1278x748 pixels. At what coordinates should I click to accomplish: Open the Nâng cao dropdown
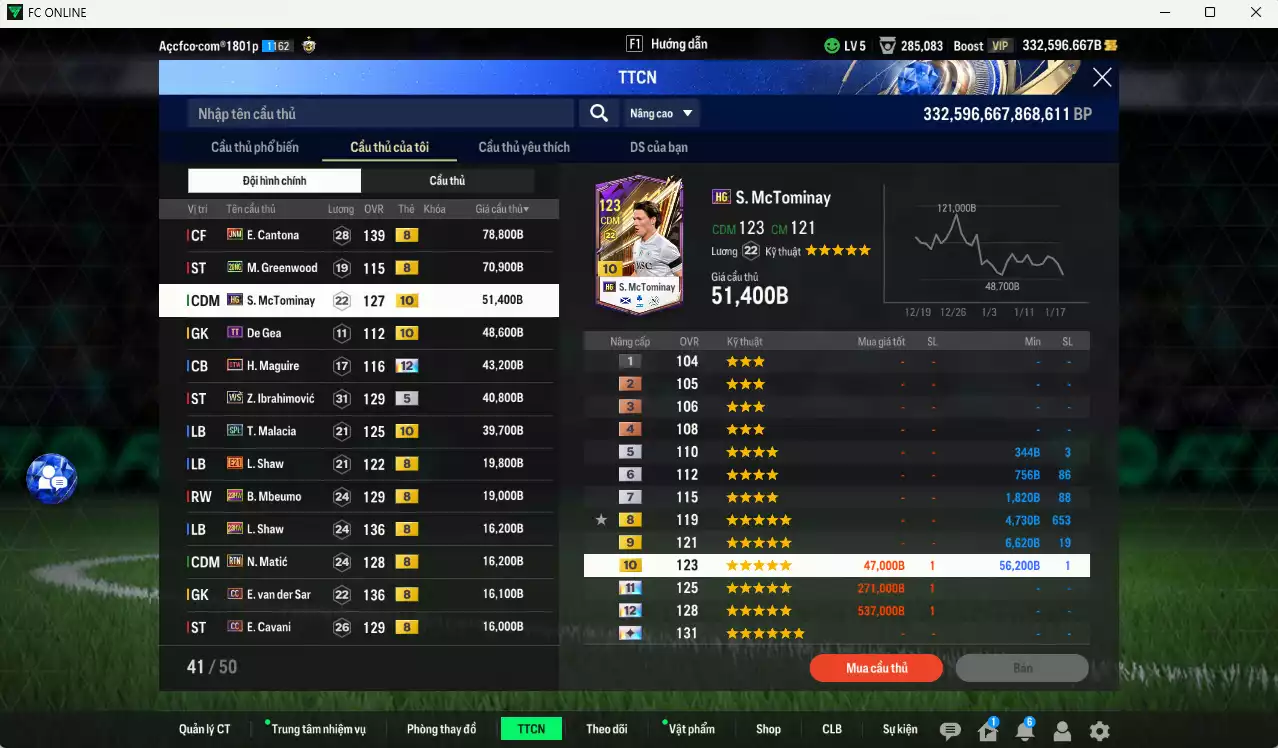(x=662, y=114)
